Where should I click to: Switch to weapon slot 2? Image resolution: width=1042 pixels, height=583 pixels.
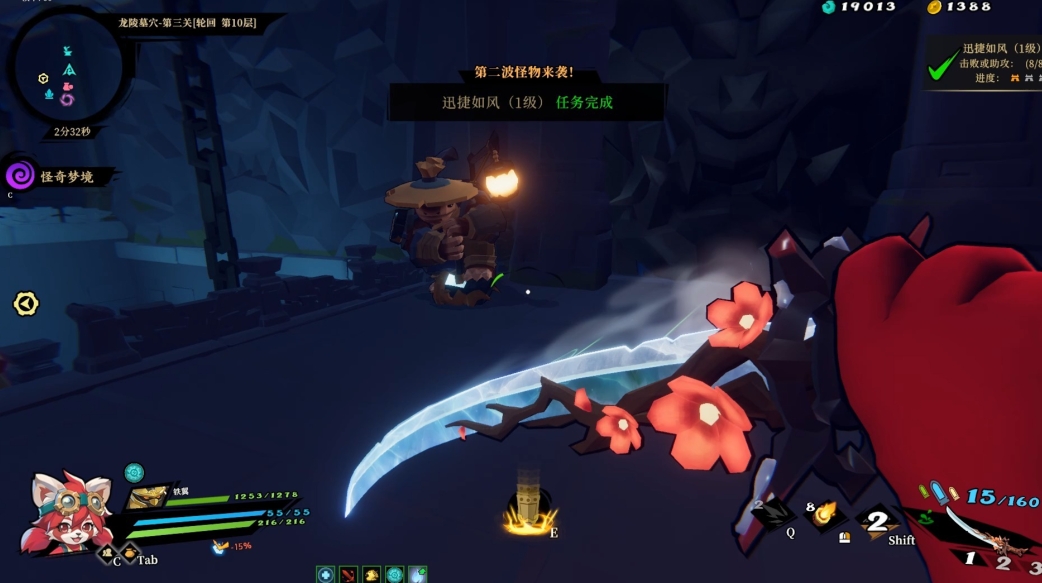1003,562
